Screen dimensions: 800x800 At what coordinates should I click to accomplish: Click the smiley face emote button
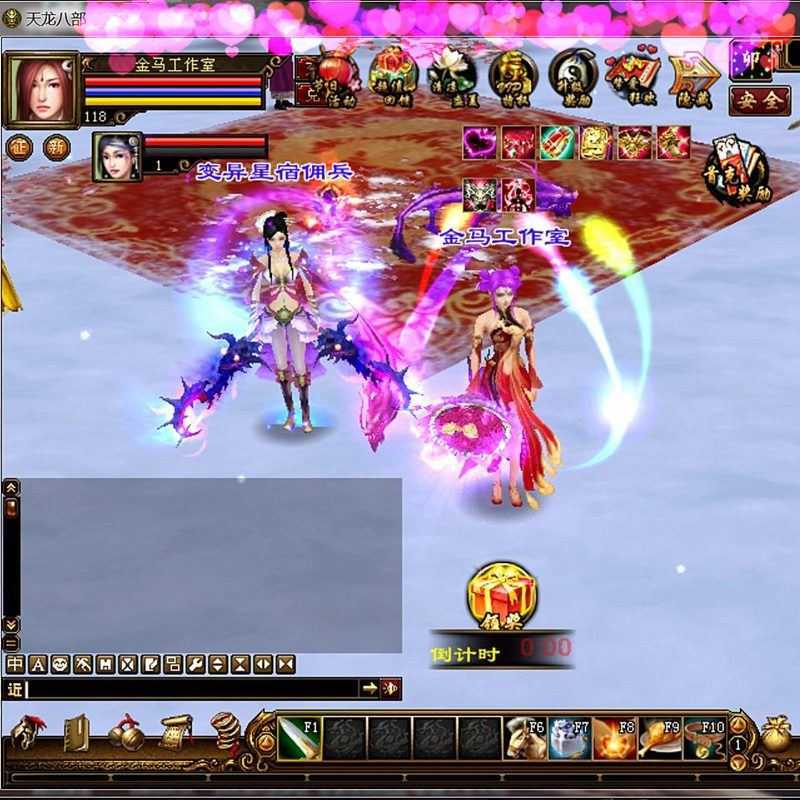[x=61, y=664]
